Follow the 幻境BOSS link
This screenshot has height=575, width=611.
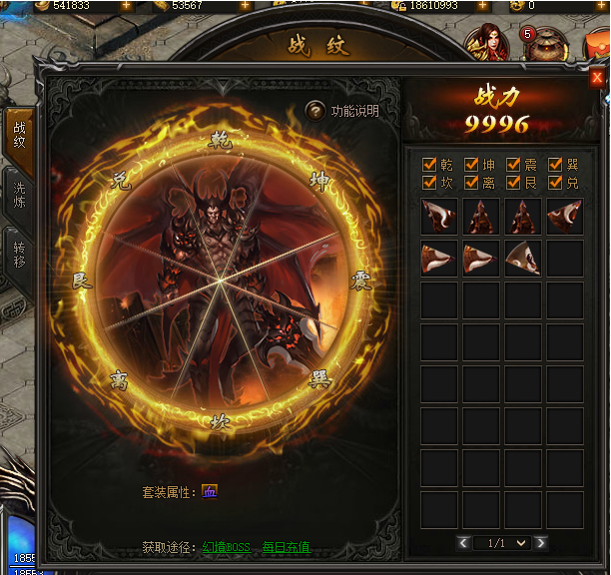227,548
